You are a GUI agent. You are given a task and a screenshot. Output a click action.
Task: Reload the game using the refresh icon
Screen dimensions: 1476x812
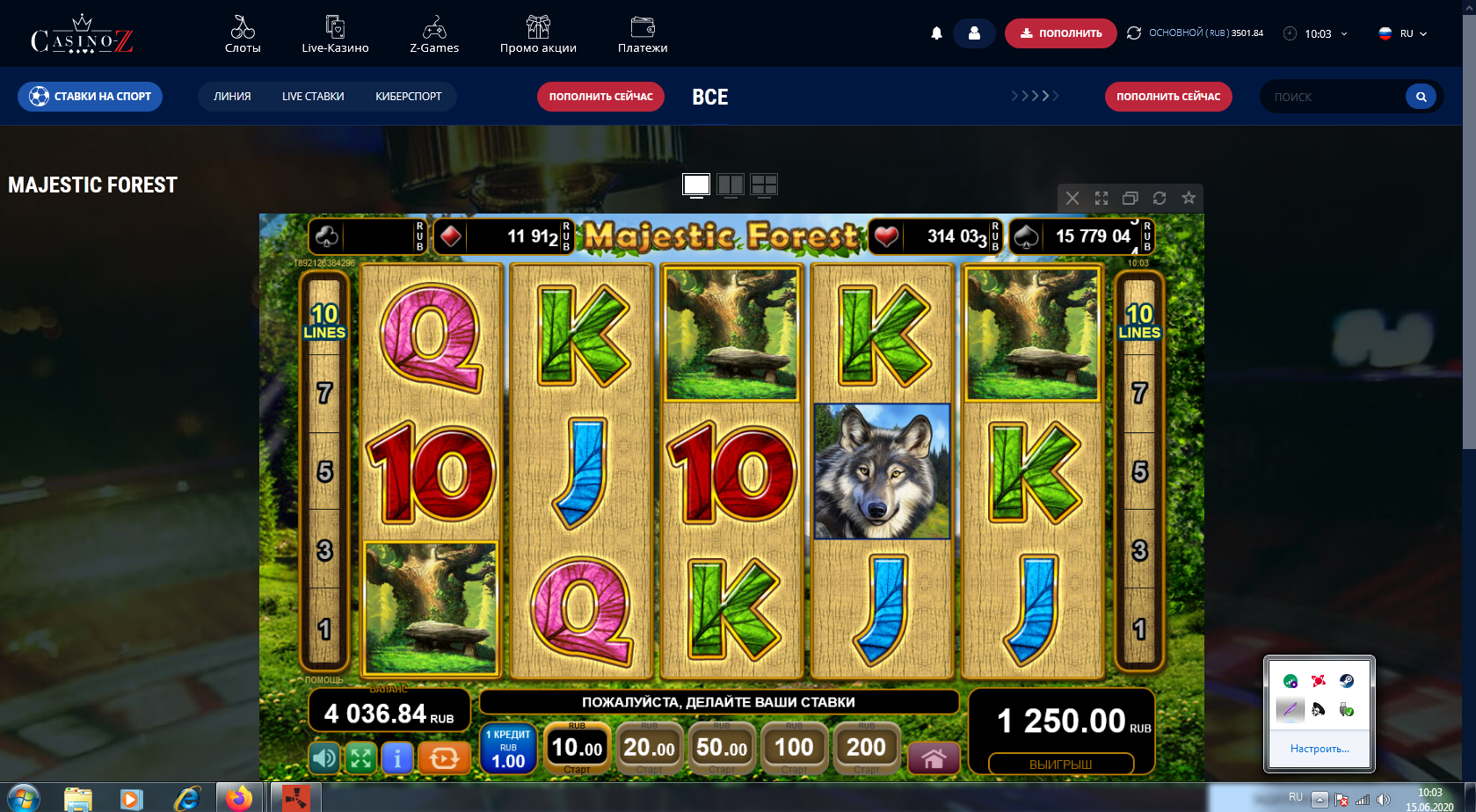(1160, 199)
